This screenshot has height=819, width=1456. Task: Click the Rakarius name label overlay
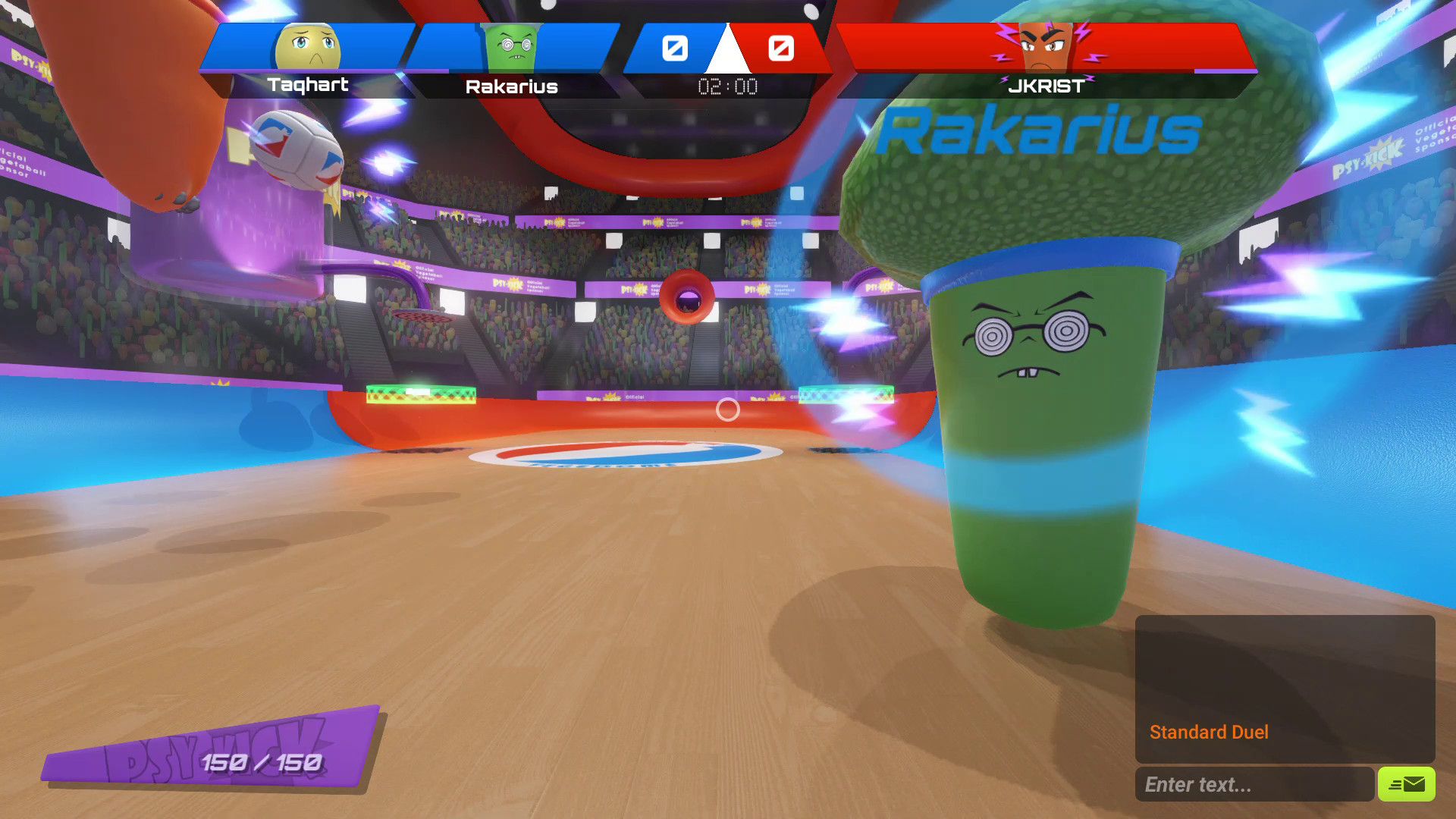pyautogui.click(x=1039, y=133)
